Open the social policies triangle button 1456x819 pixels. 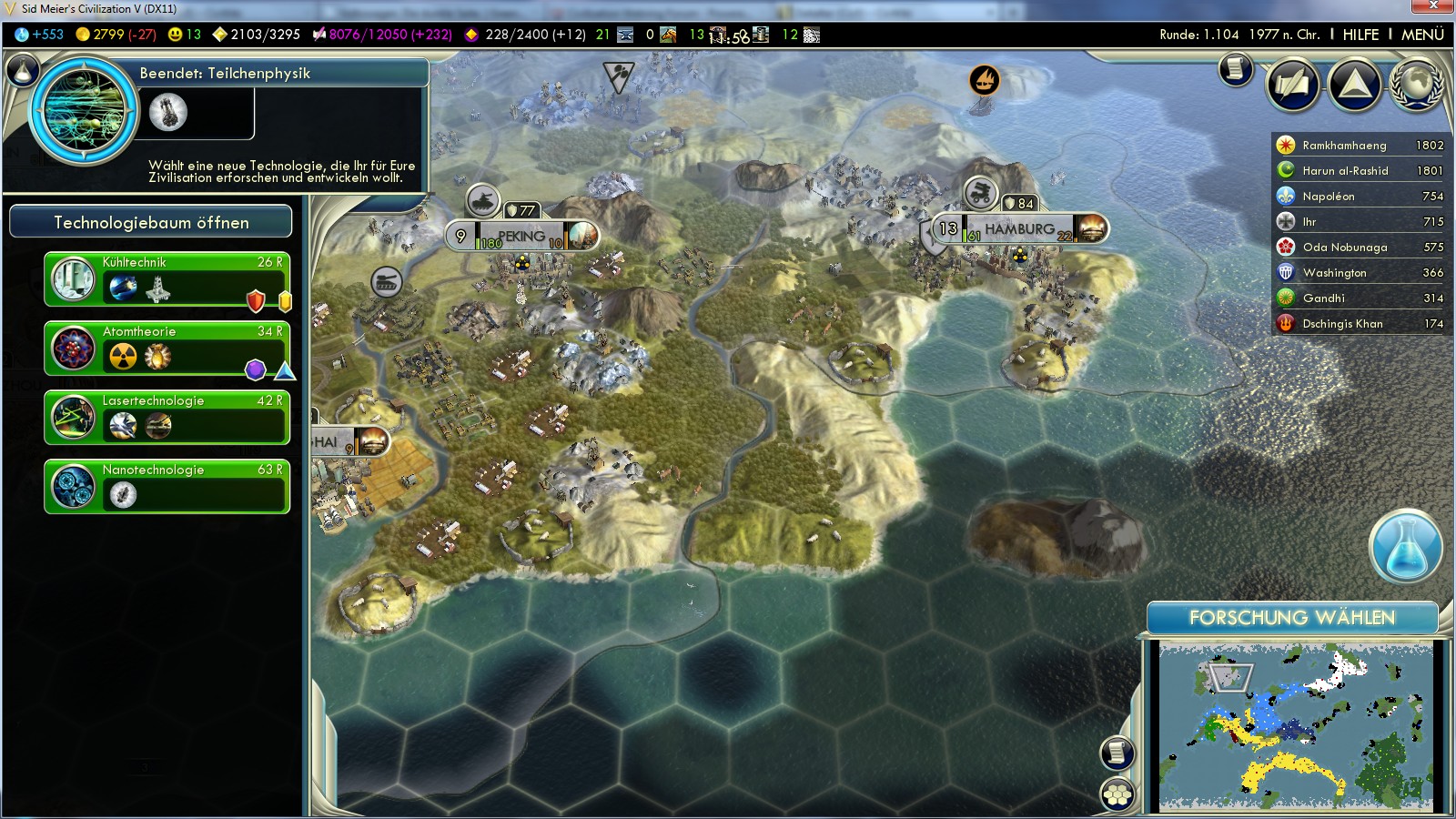1355,85
